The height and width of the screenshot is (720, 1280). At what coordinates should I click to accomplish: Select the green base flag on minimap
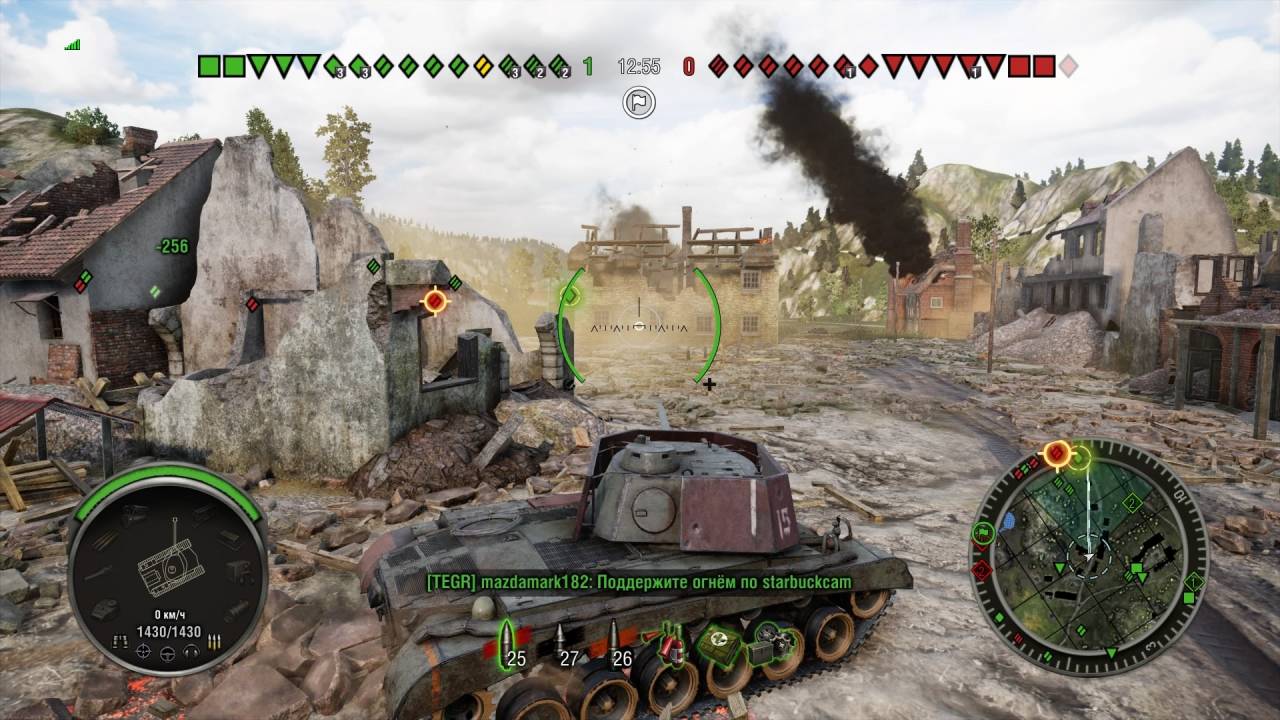[981, 533]
